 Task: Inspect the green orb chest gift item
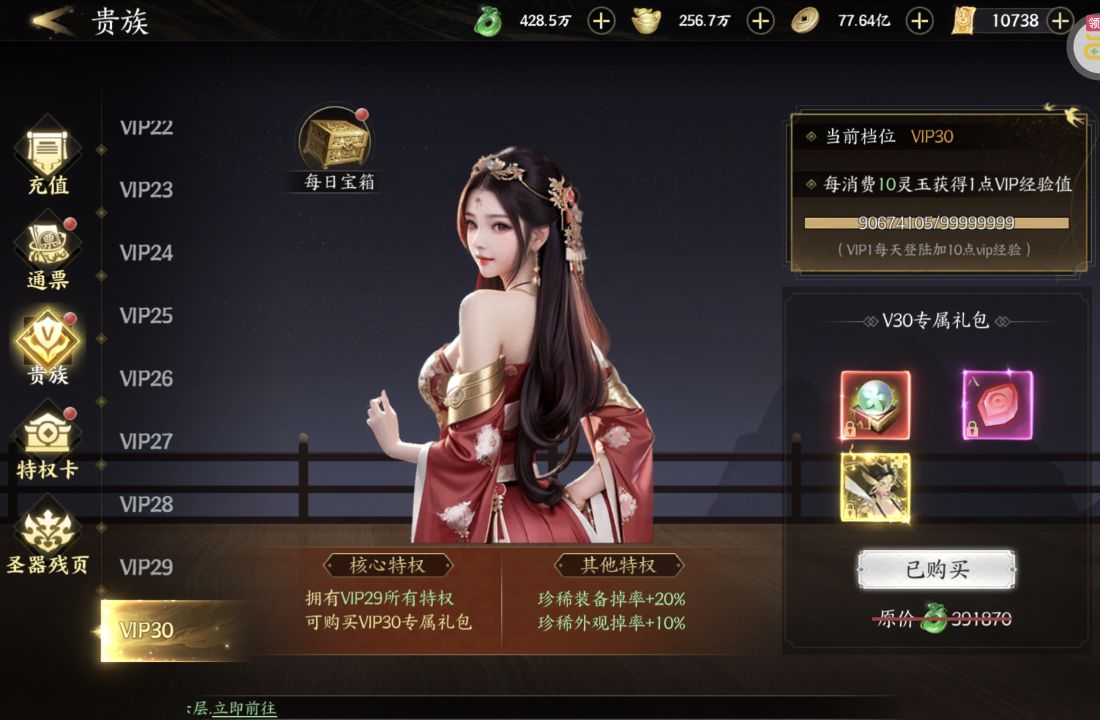(875, 405)
